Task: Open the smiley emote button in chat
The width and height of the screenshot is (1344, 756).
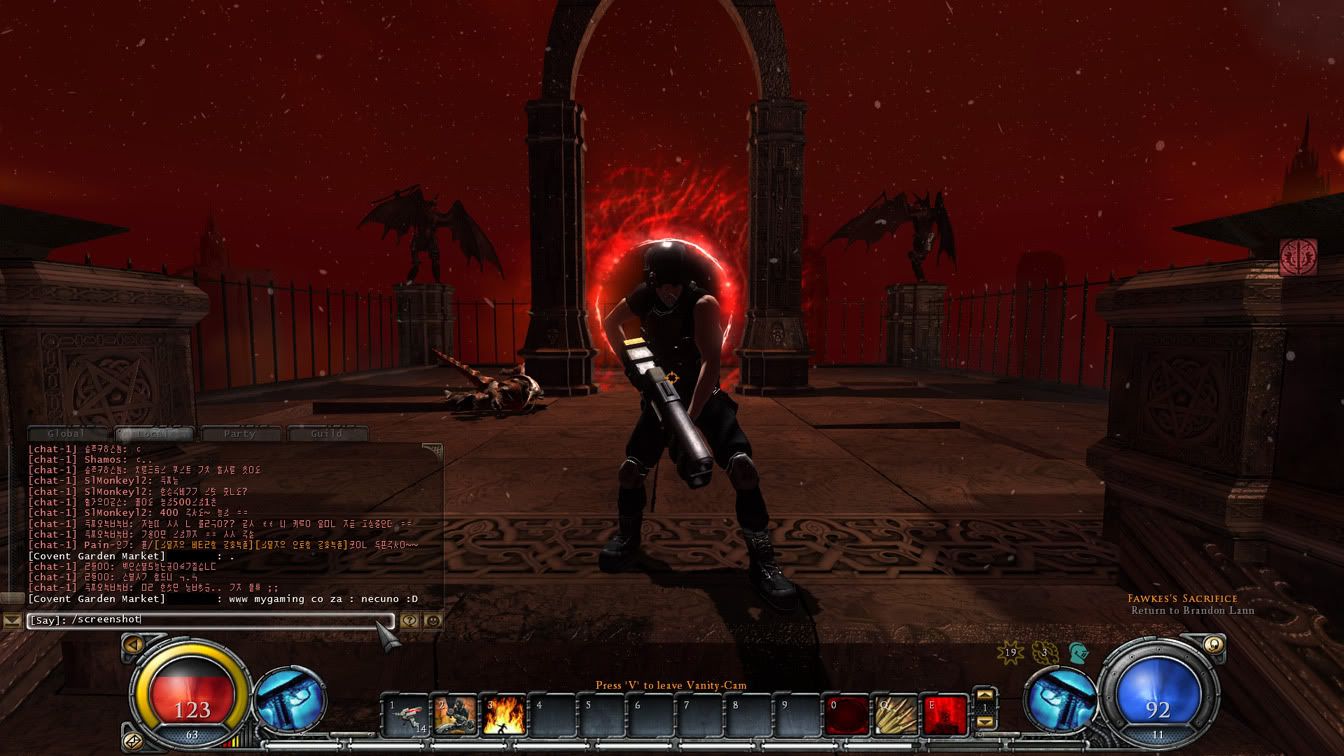Action: 432,620
